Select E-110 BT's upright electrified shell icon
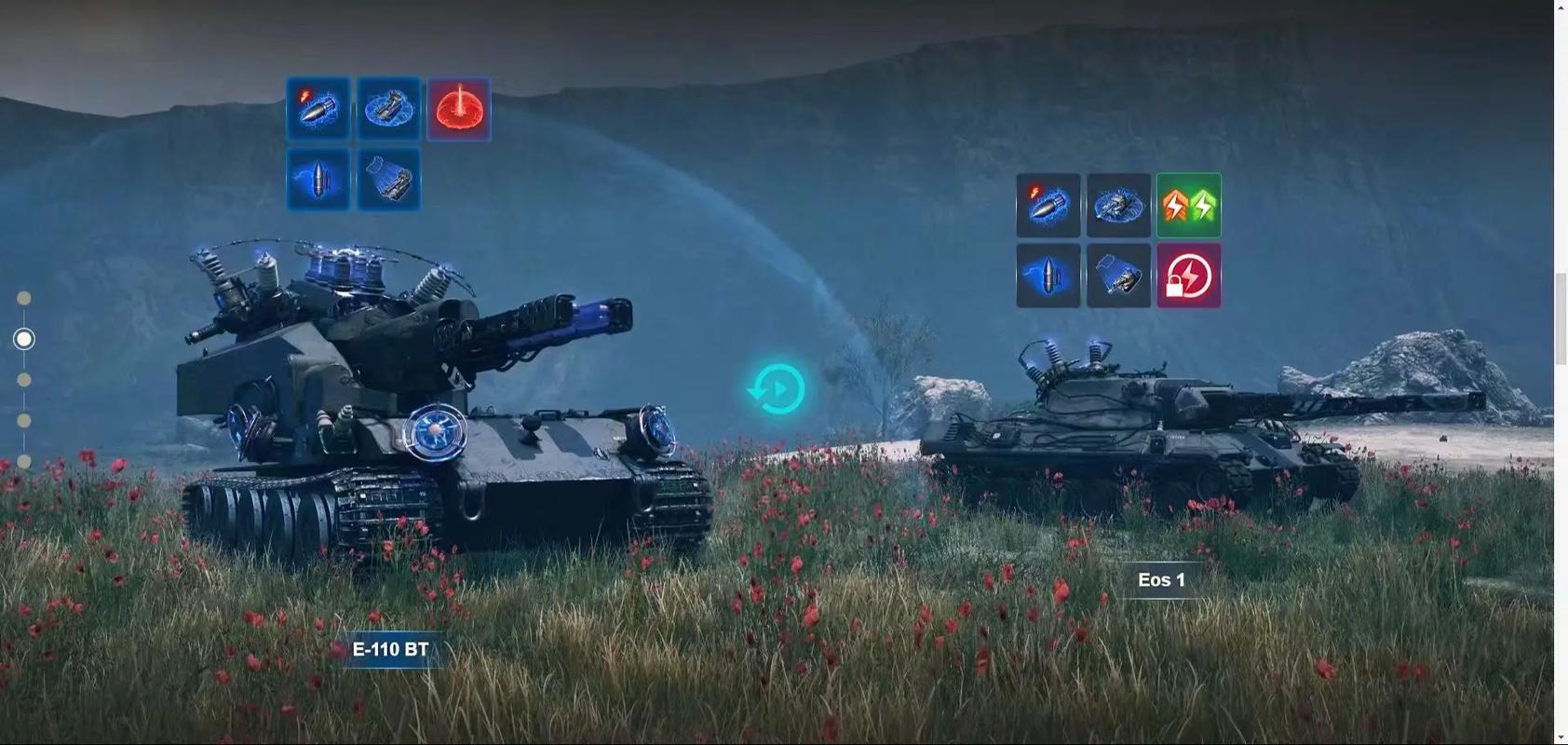 click(x=318, y=180)
